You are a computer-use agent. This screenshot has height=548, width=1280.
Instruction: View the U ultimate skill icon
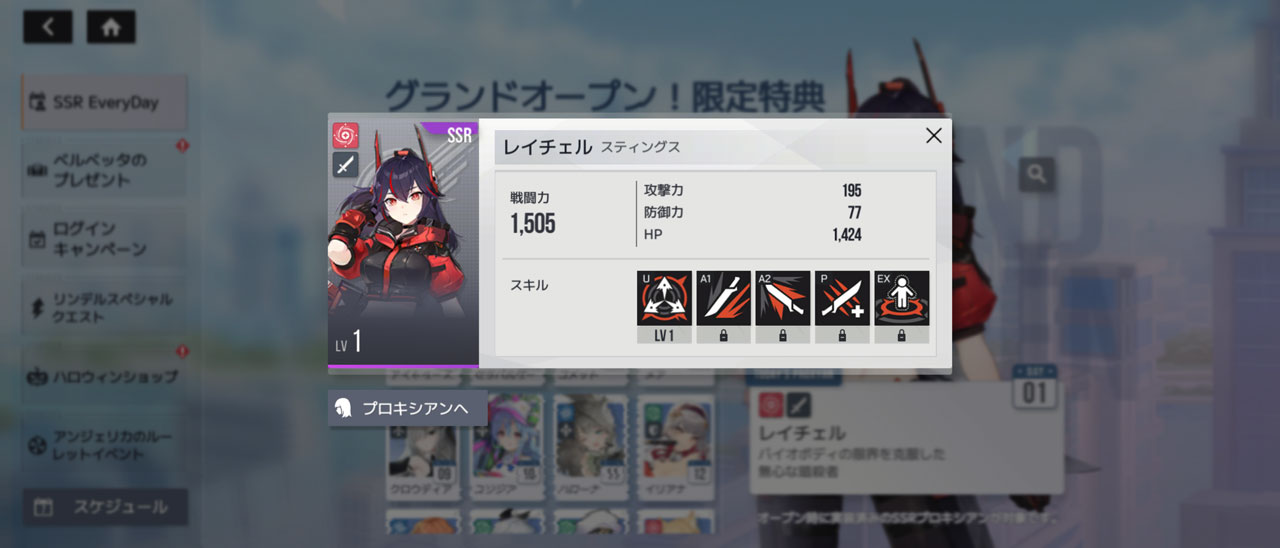tap(664, 299)
